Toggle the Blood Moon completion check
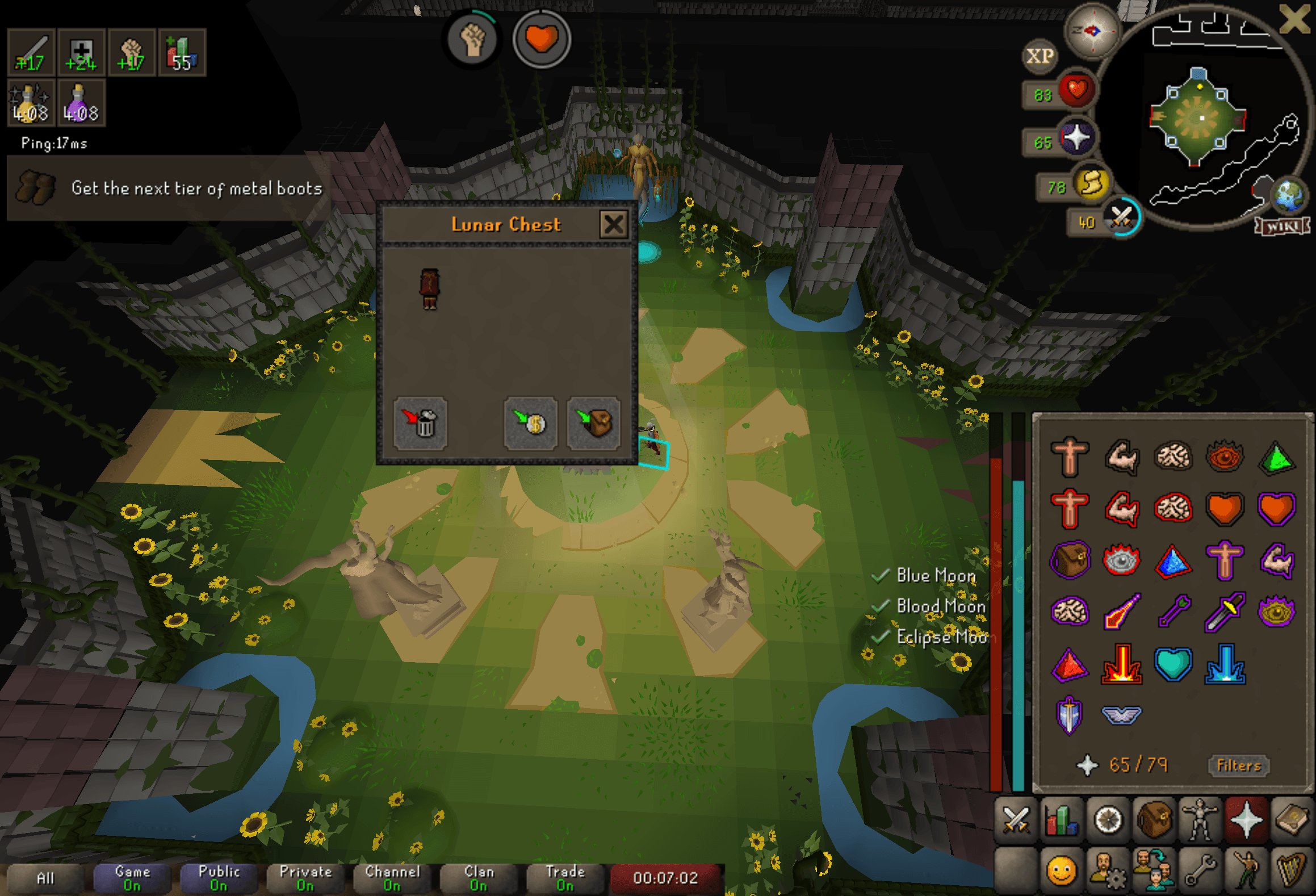The height and width of the screenshot is (896, 1316). 880,608
